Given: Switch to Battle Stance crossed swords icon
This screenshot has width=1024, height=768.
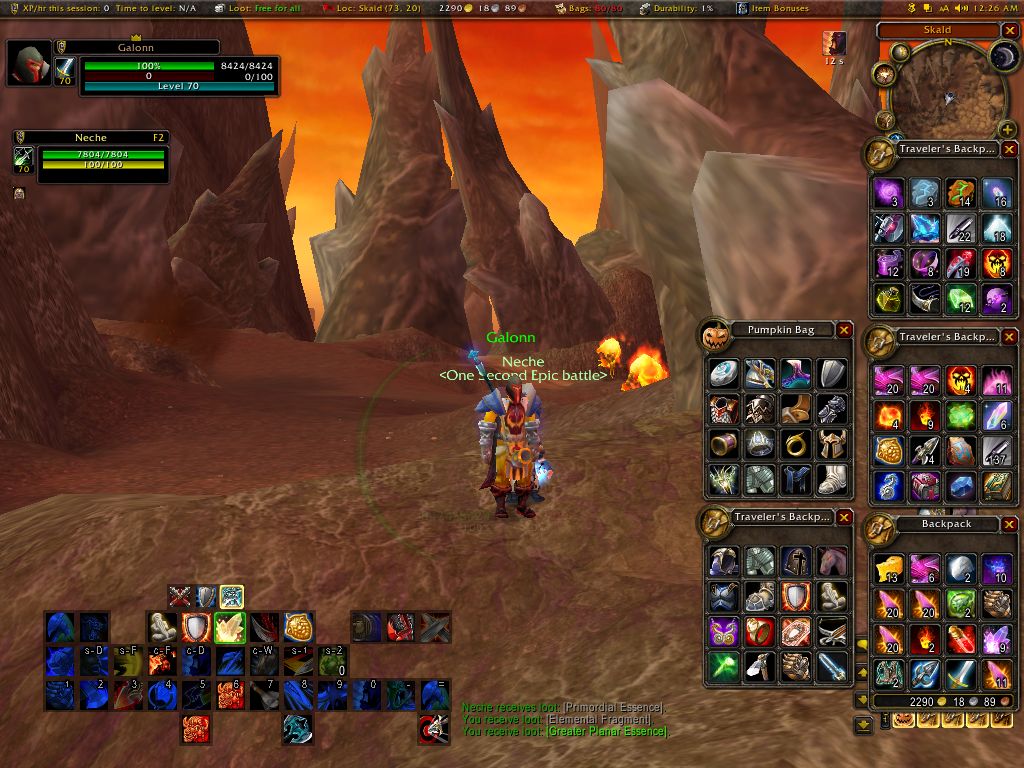Looking at the screenshot, I should 180,597.
